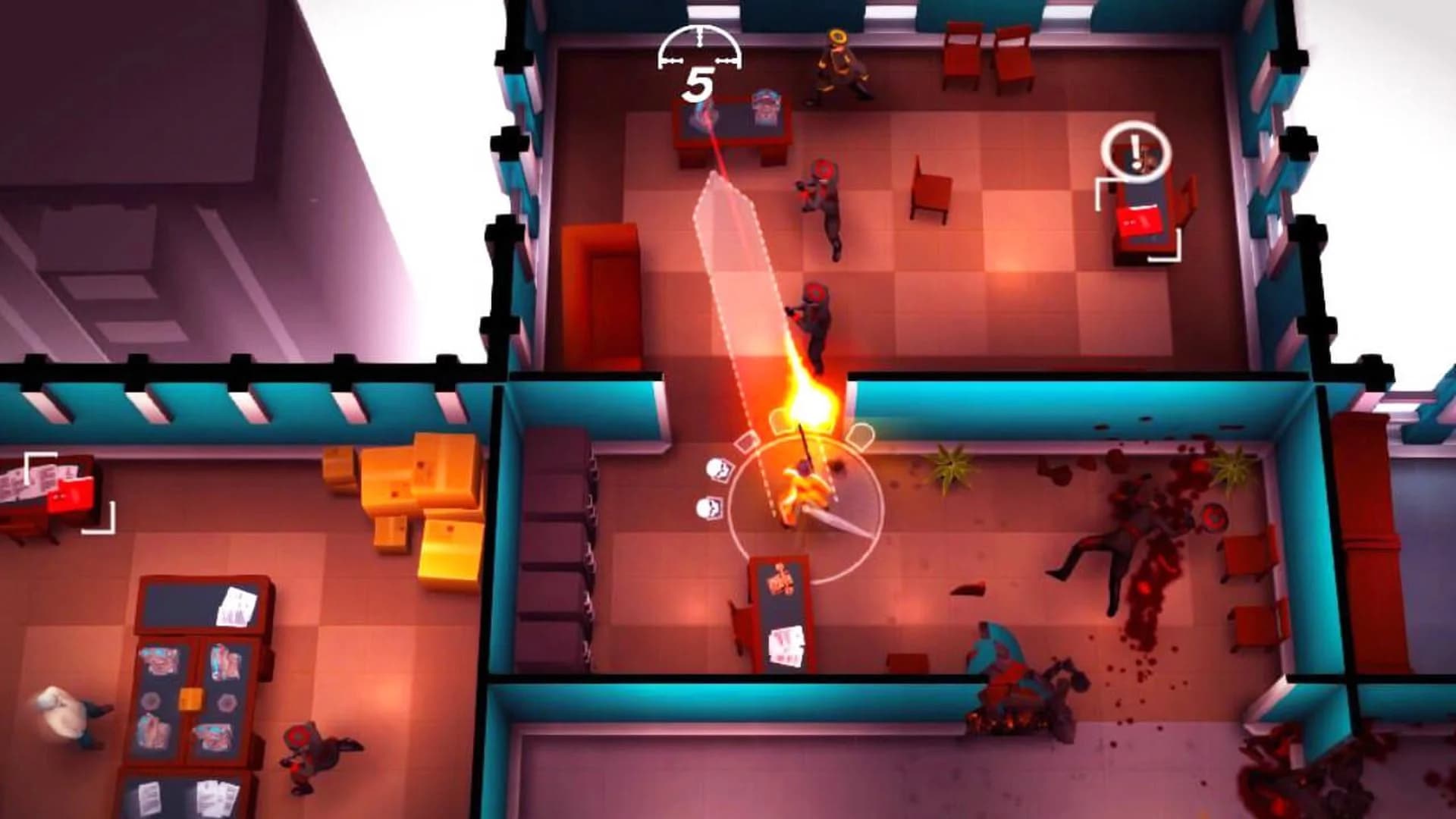Click the red target circle on the nearest enemy
The image size is (1456, 819).
[815, 292]
